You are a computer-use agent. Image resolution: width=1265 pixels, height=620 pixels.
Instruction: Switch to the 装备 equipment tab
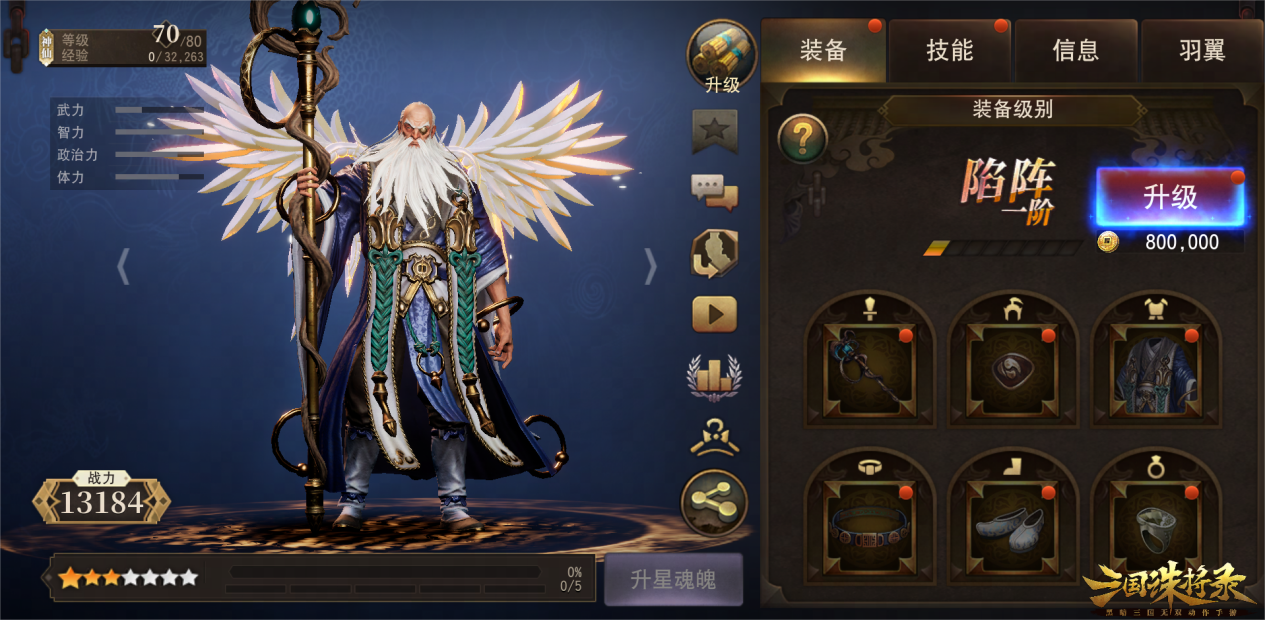click(x=823, y=51)
